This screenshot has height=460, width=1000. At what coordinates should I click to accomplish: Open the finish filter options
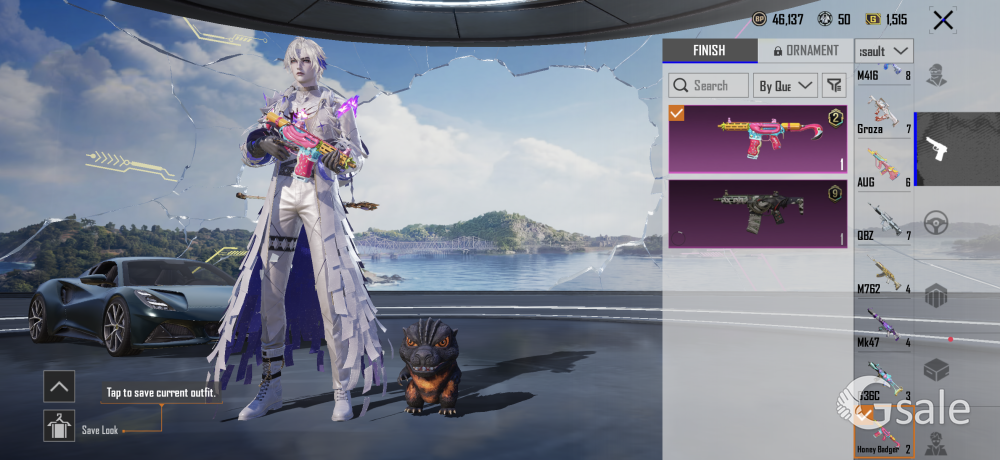[x=833, y=86]
